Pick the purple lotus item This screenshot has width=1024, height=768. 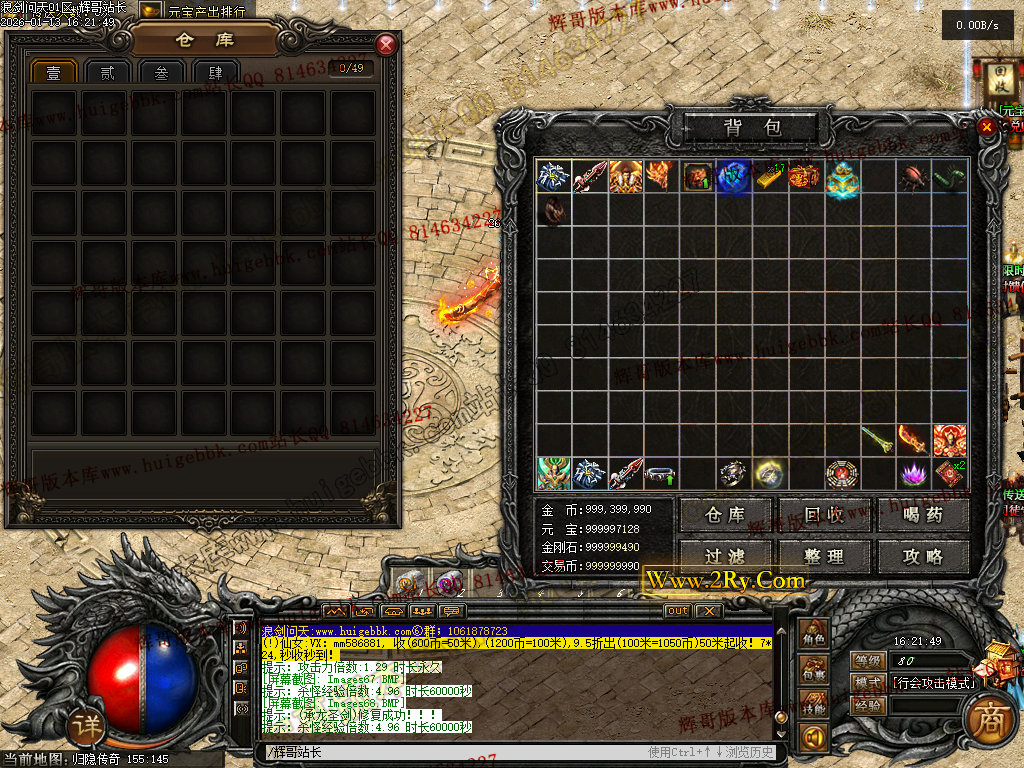click(914, 472)
